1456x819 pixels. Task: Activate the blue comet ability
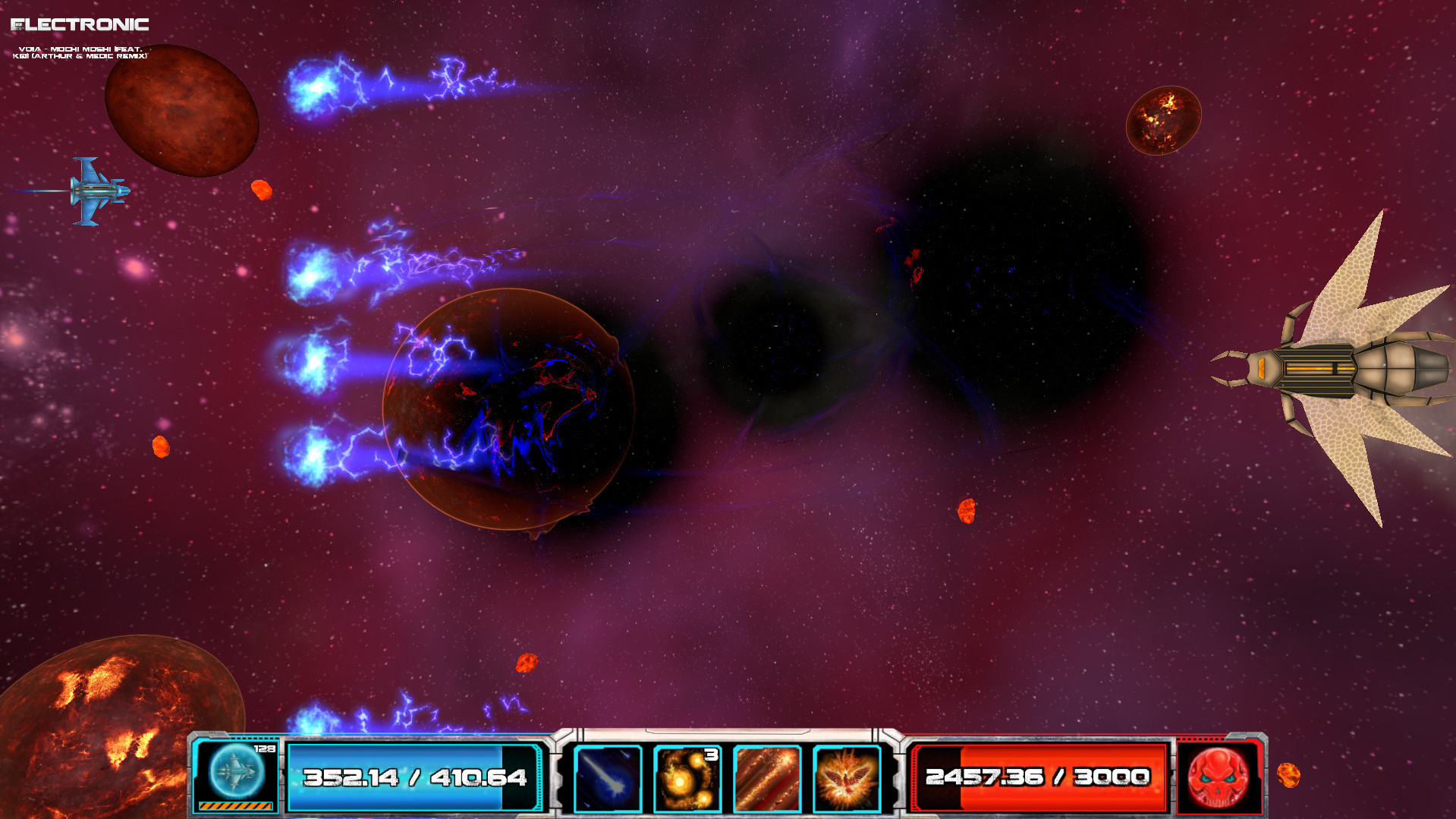click(x=608, y=778)
